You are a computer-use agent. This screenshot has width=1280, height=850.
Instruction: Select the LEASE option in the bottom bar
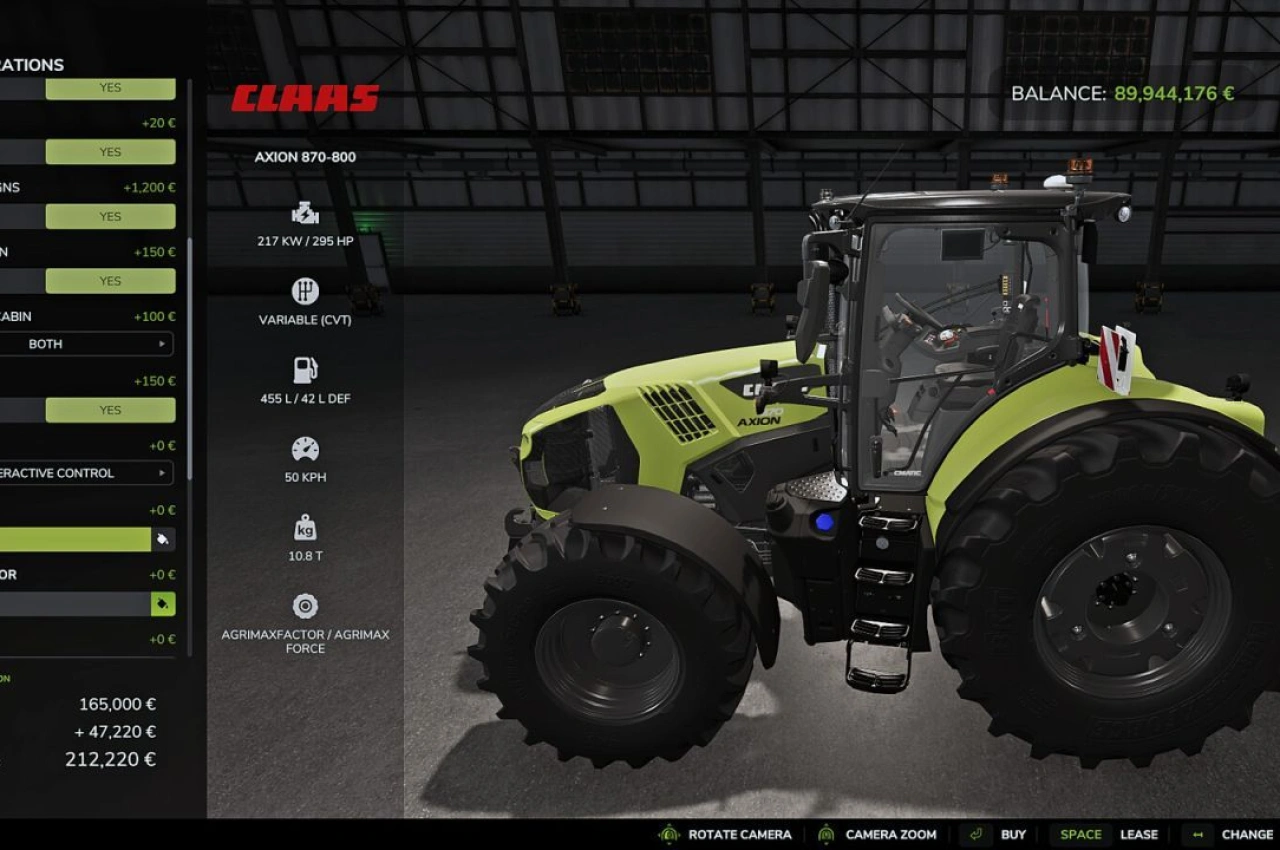pyautogui.click(x=1139, y=834)
